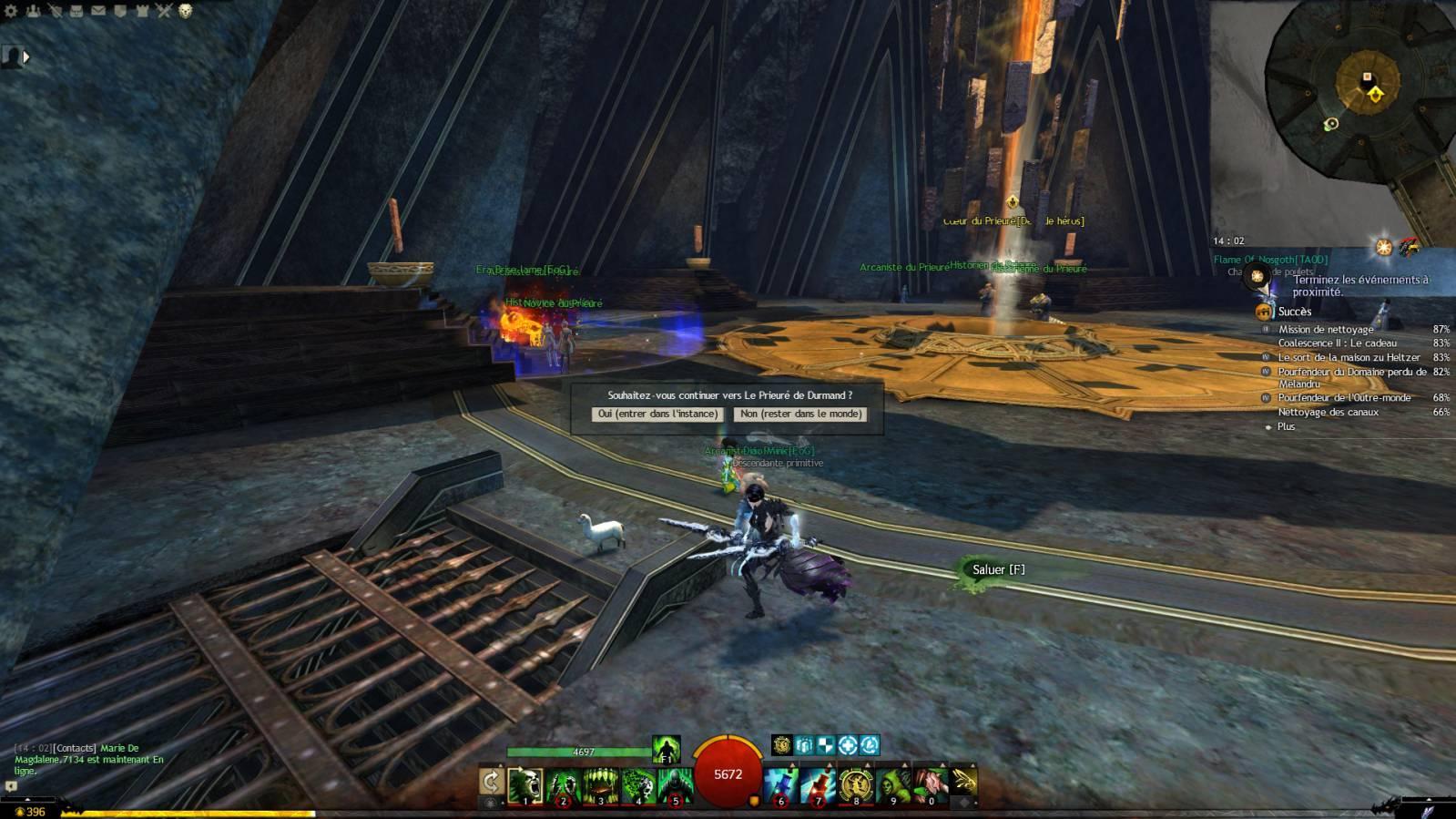Open the crossed swords PvP icon
Screen dimensions: 1456x819
coord(164,11)
